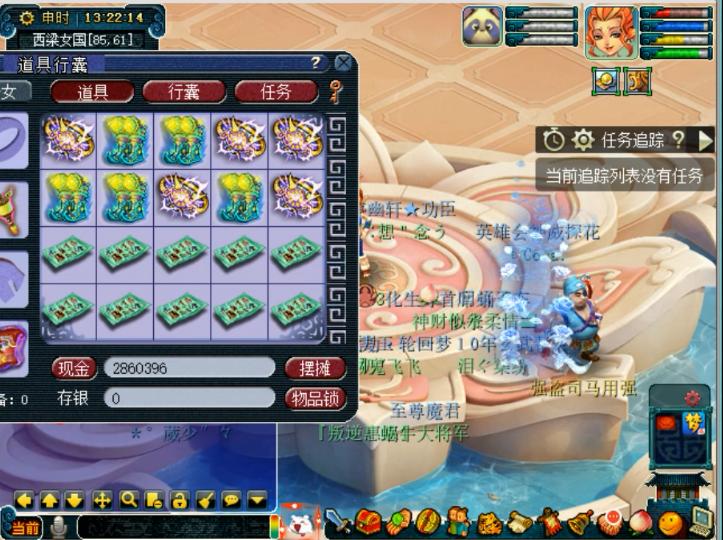
Task: Collapse the quest tracker with the arrow
Action: pyautogui.click(x=706, y=140)
